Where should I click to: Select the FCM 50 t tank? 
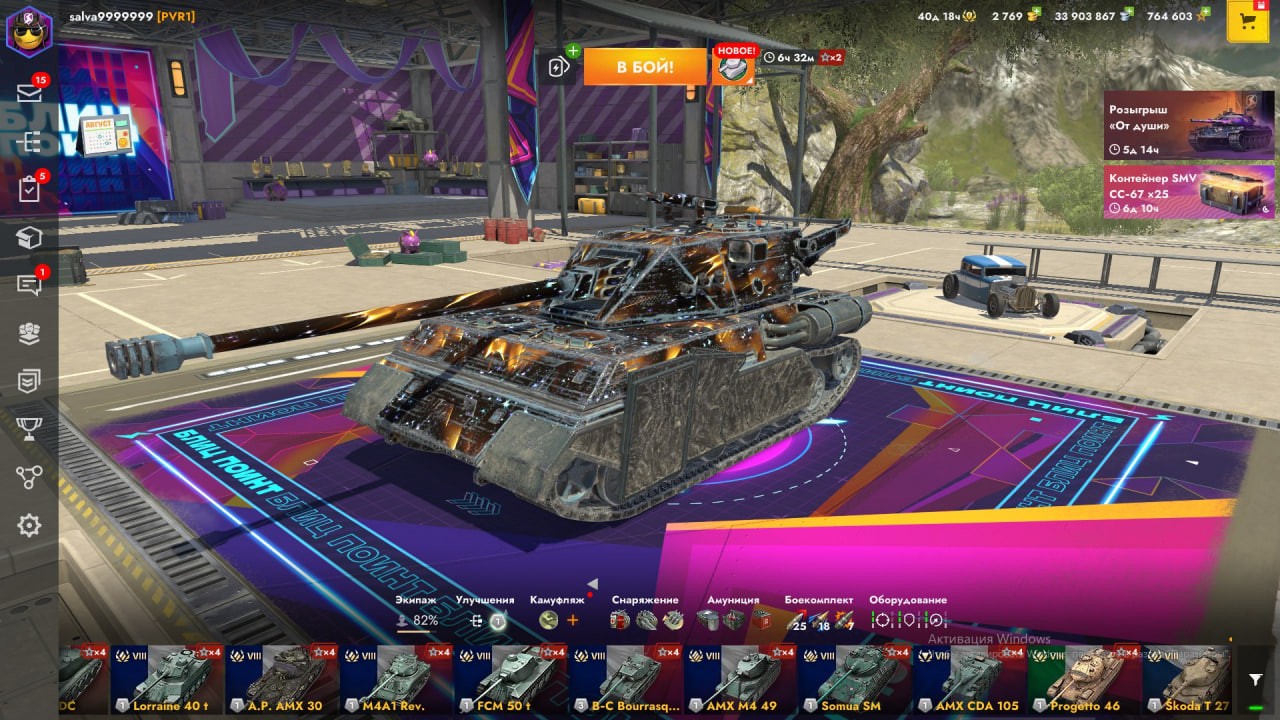(x=511, y=680)
